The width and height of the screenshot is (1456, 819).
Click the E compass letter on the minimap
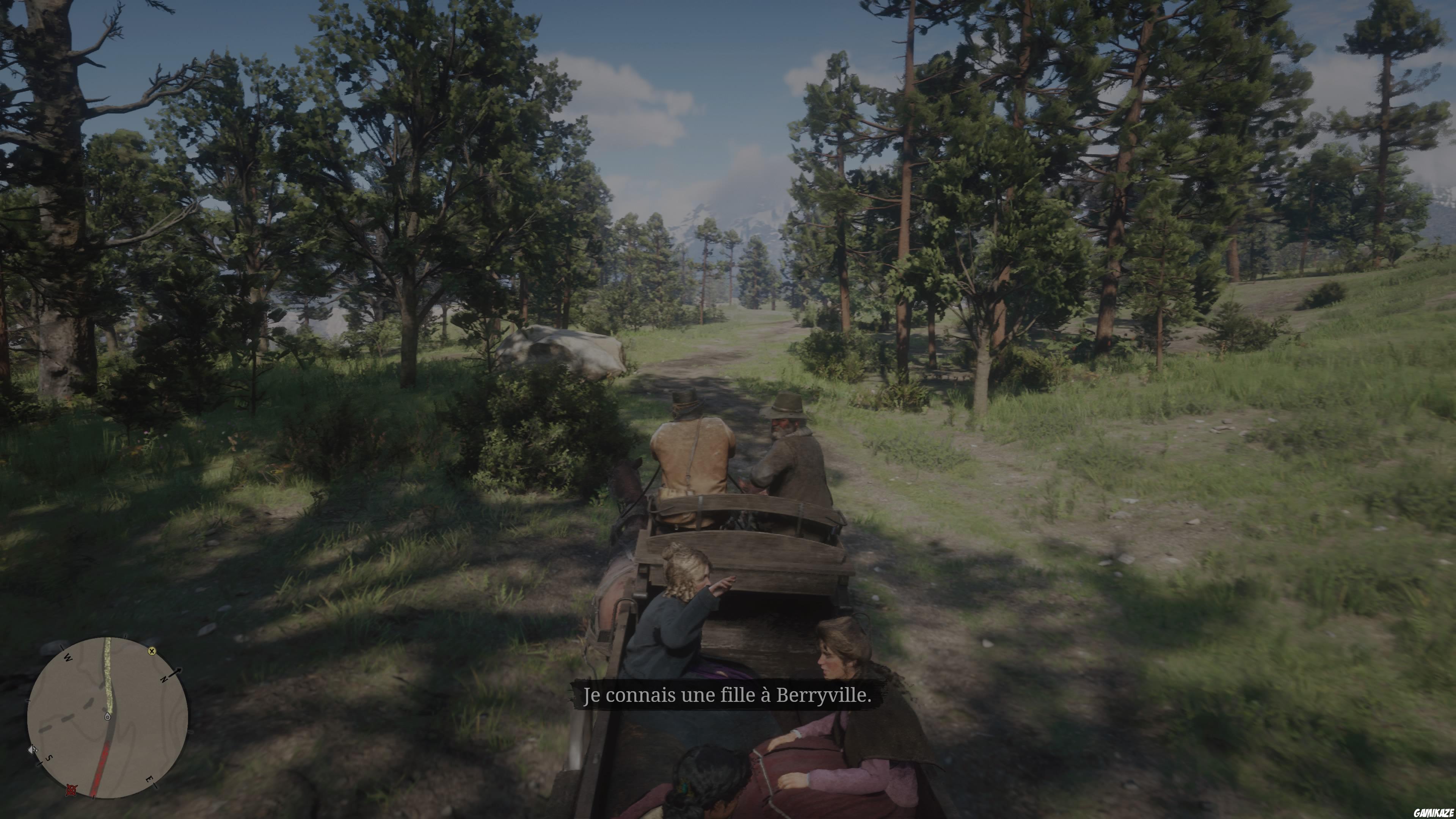pos(149,780)
